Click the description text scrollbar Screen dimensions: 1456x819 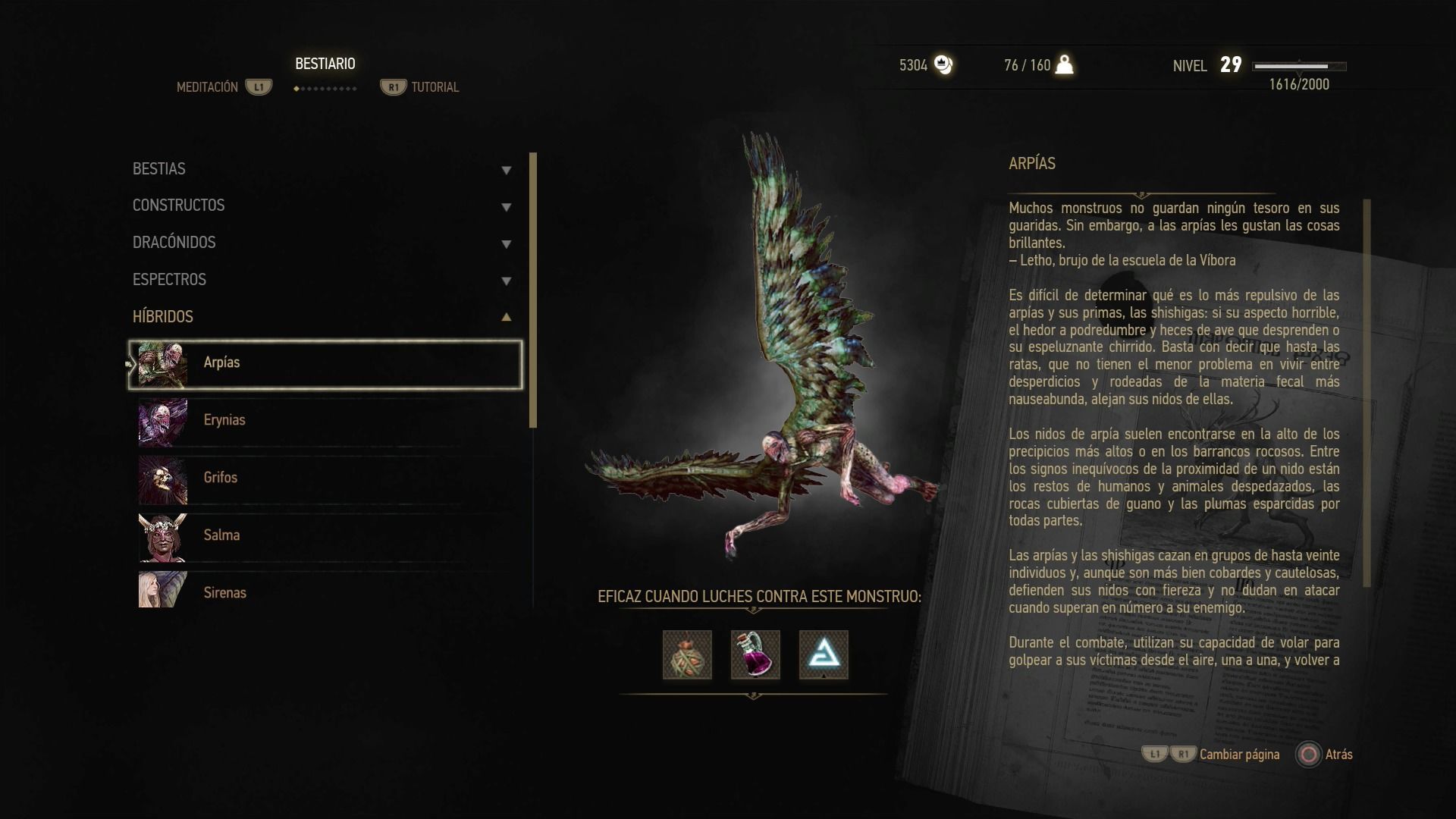coord(1367,393)
